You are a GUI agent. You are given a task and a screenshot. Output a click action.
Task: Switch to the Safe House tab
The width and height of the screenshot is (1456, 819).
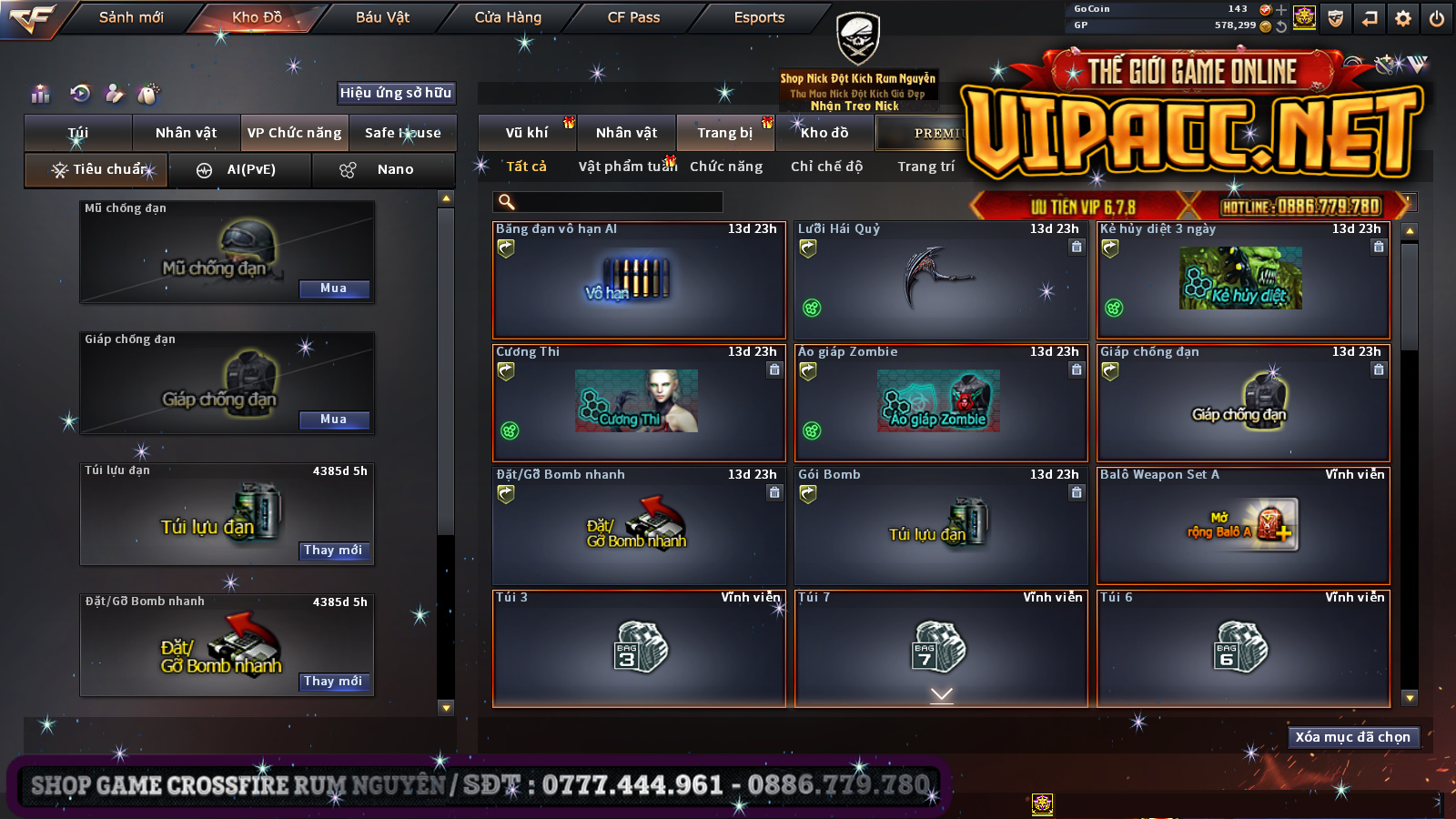pyautogui.click(x=402, y=133)
